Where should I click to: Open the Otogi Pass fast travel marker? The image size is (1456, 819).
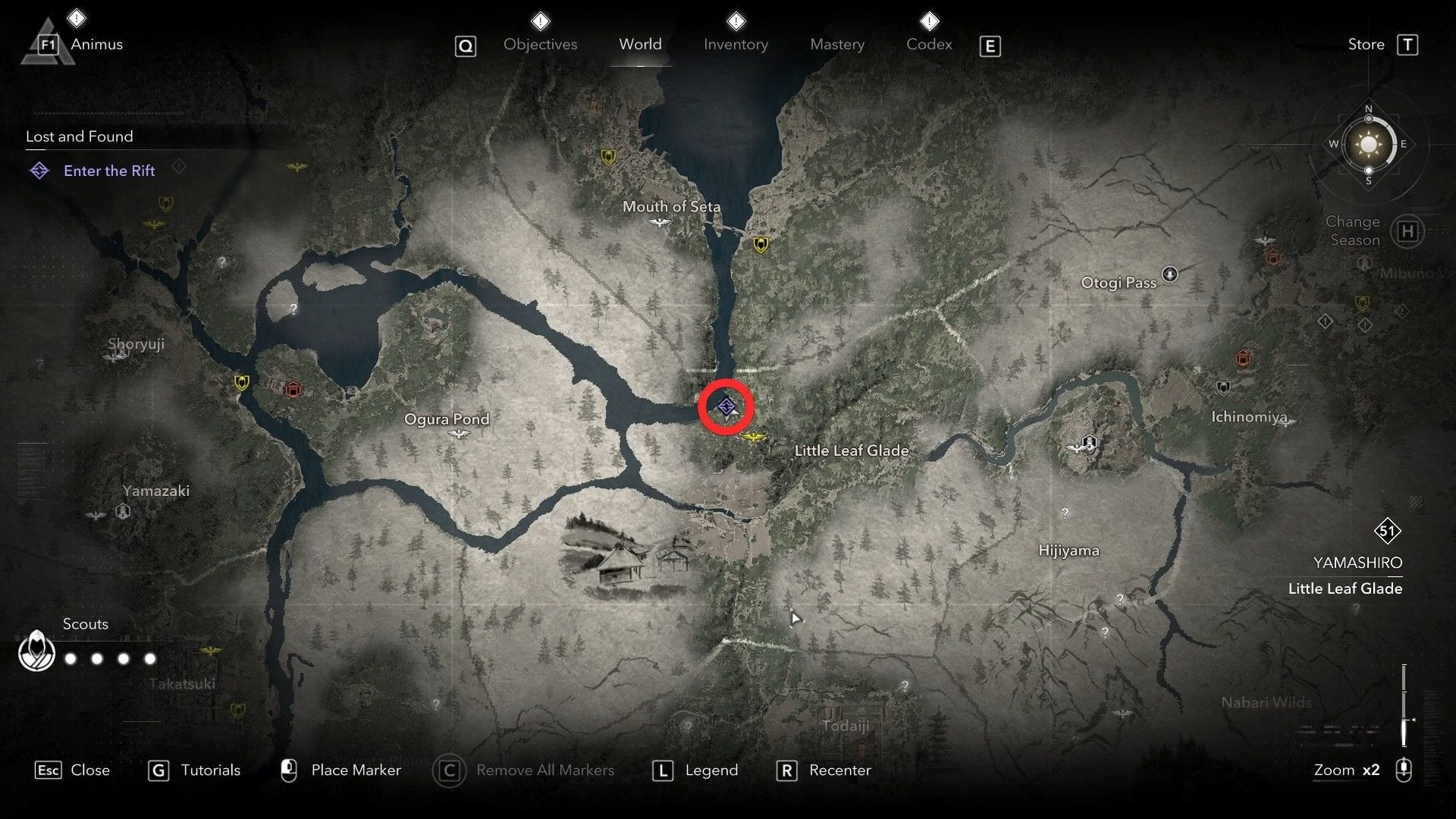[1170, 275]
